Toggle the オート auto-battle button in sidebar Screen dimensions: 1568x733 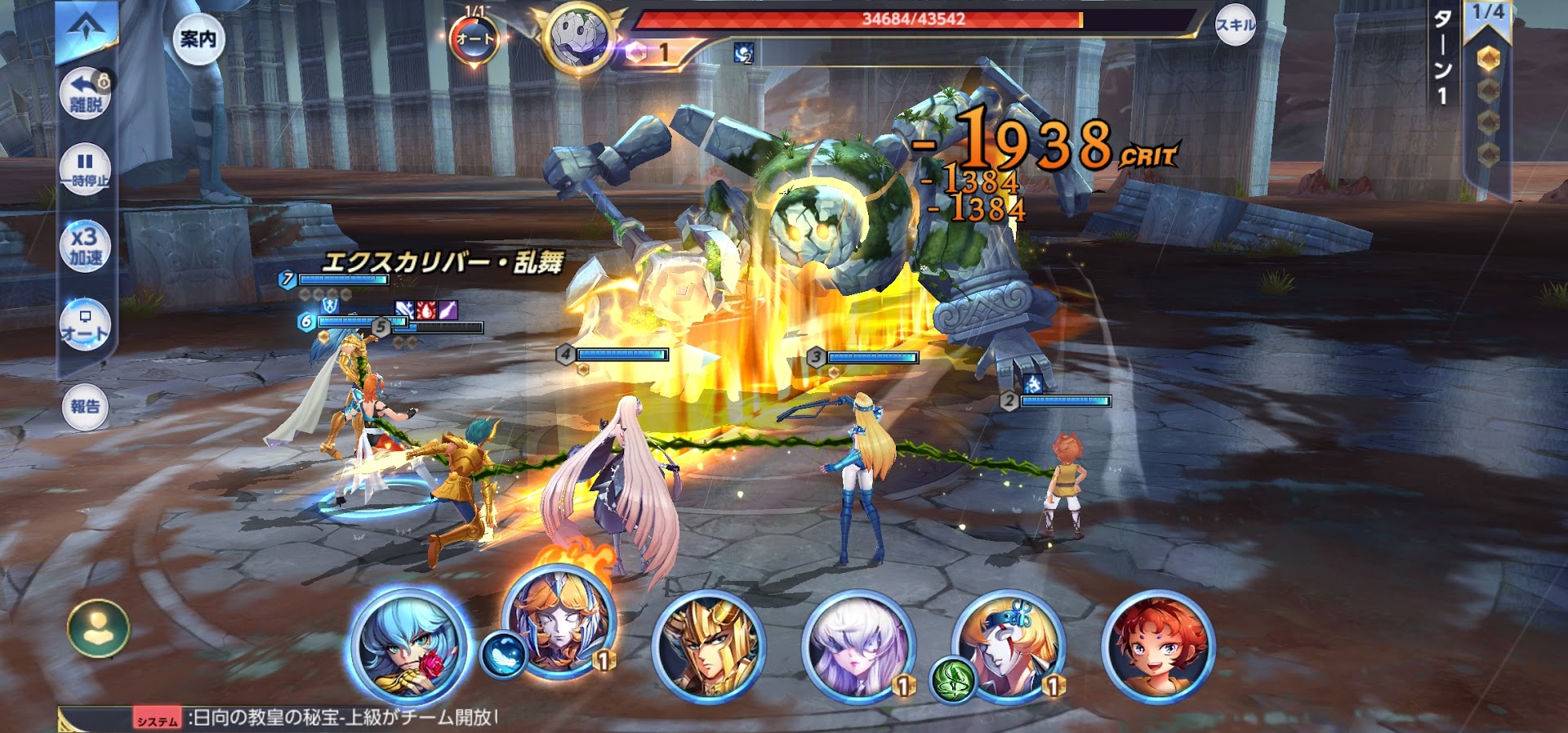point(85,324)
